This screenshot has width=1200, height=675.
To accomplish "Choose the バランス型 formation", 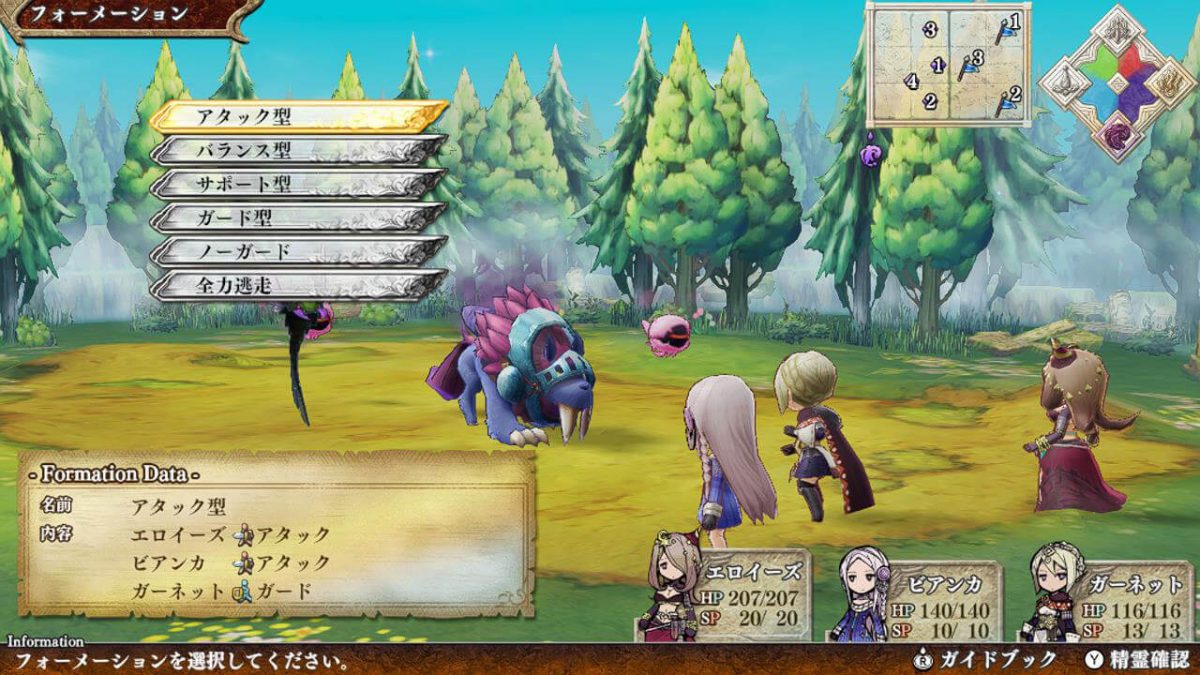I will (298, 150).
